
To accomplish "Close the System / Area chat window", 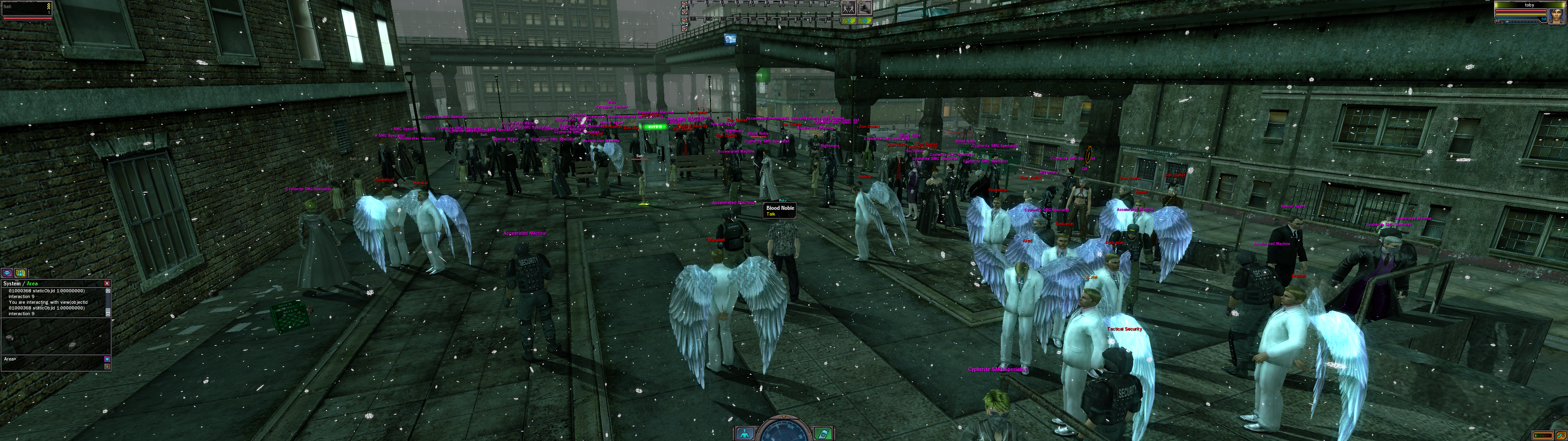I will coord(107,283).
